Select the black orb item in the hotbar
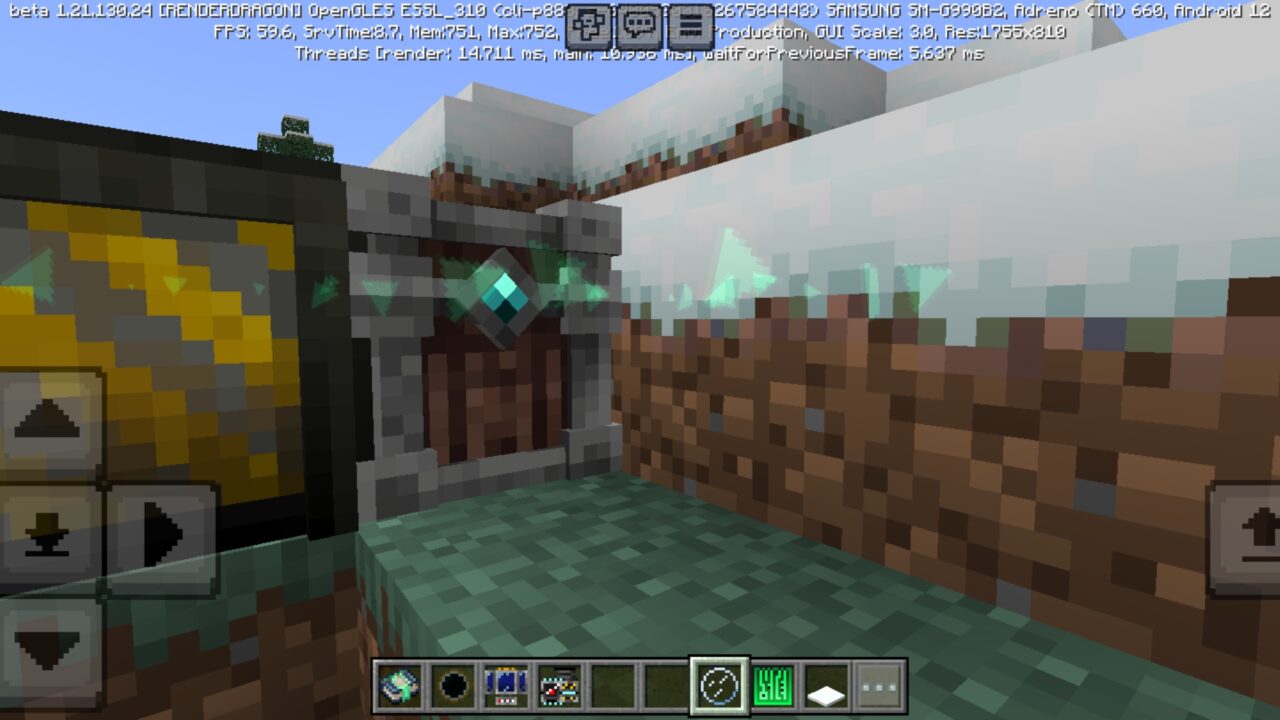Viewport: 1280px width, 720px height. coord(453,687)
